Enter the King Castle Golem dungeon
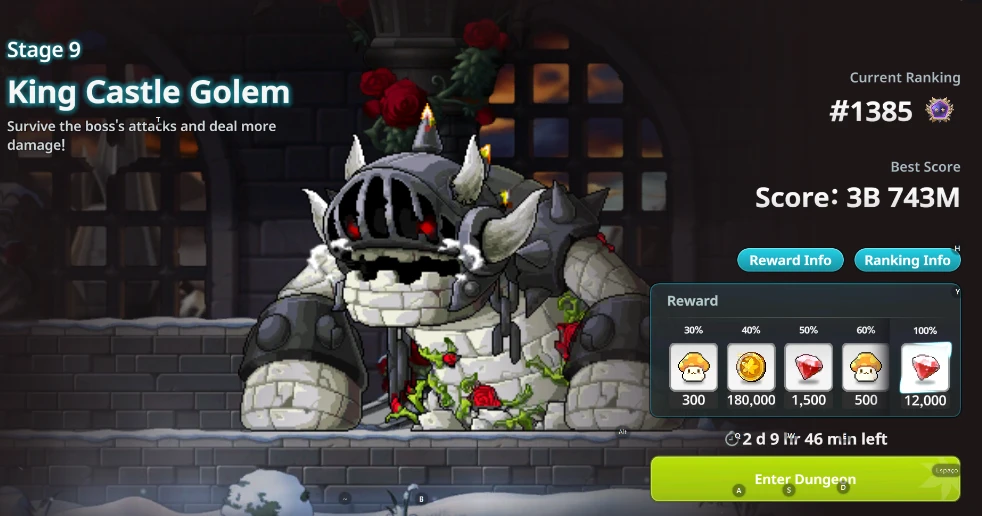This screenshot has width=982, height=516. 805,479
